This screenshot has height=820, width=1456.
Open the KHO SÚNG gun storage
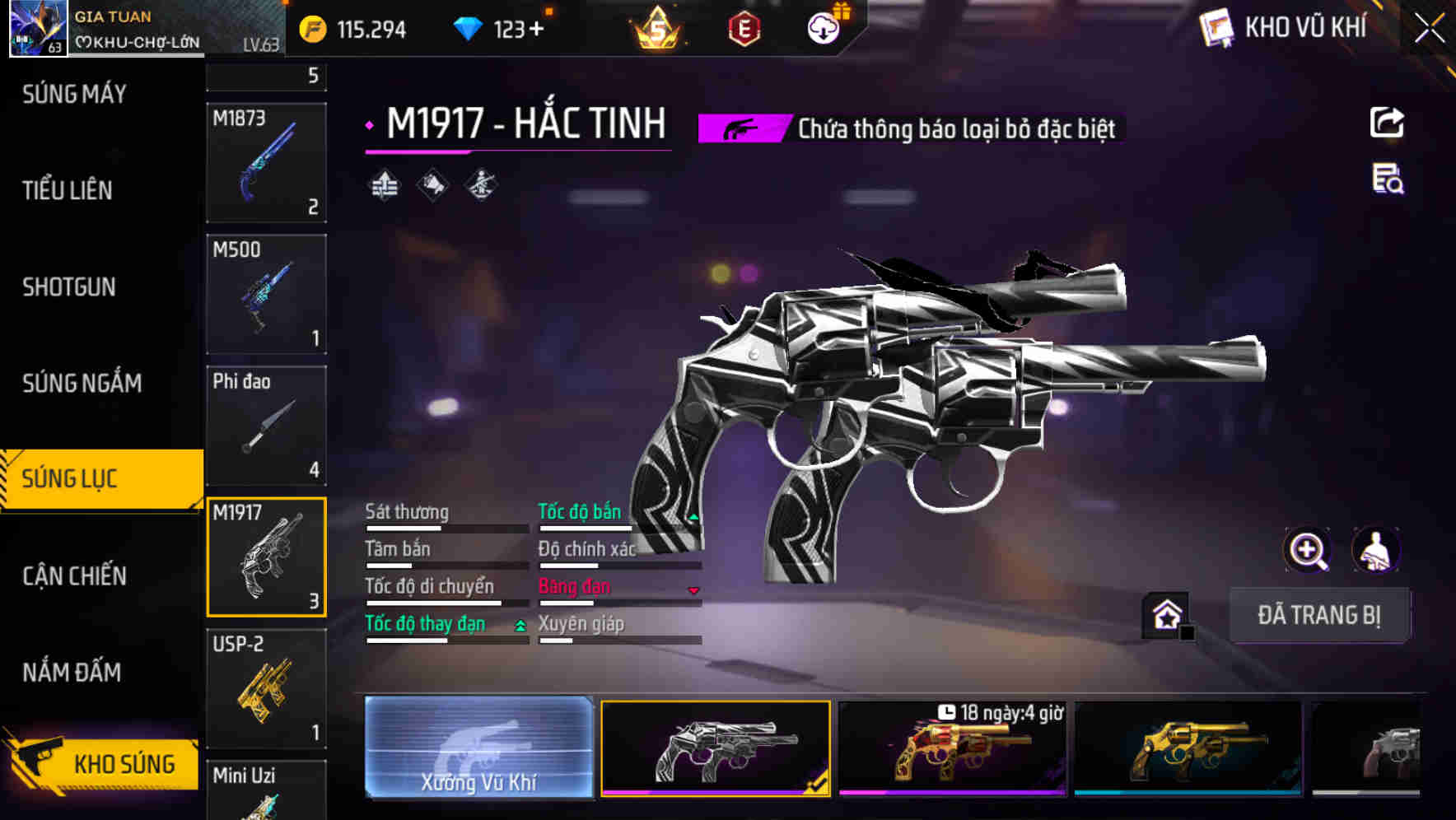point(102,762)
